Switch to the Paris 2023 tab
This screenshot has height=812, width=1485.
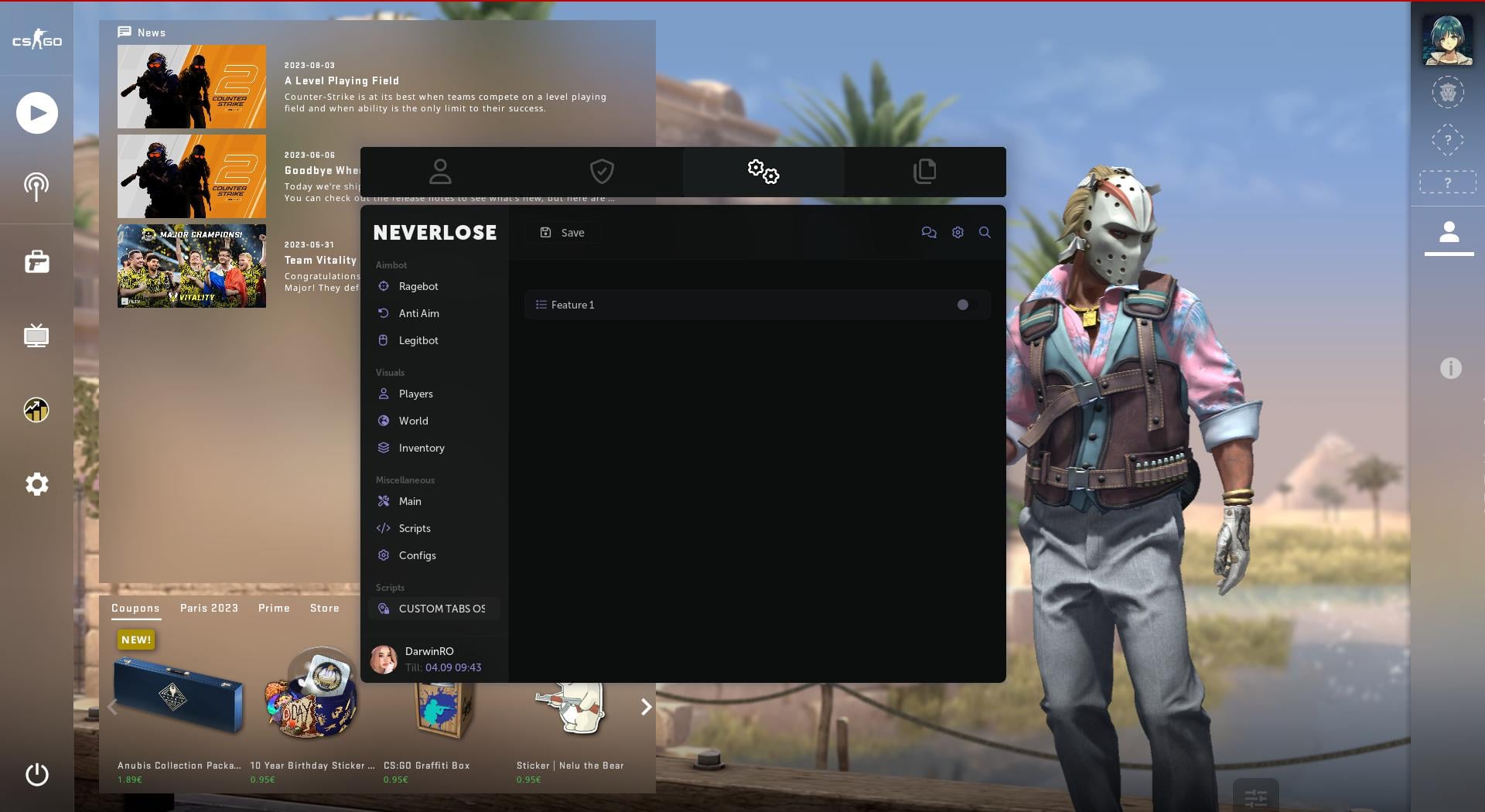[209, 609]
